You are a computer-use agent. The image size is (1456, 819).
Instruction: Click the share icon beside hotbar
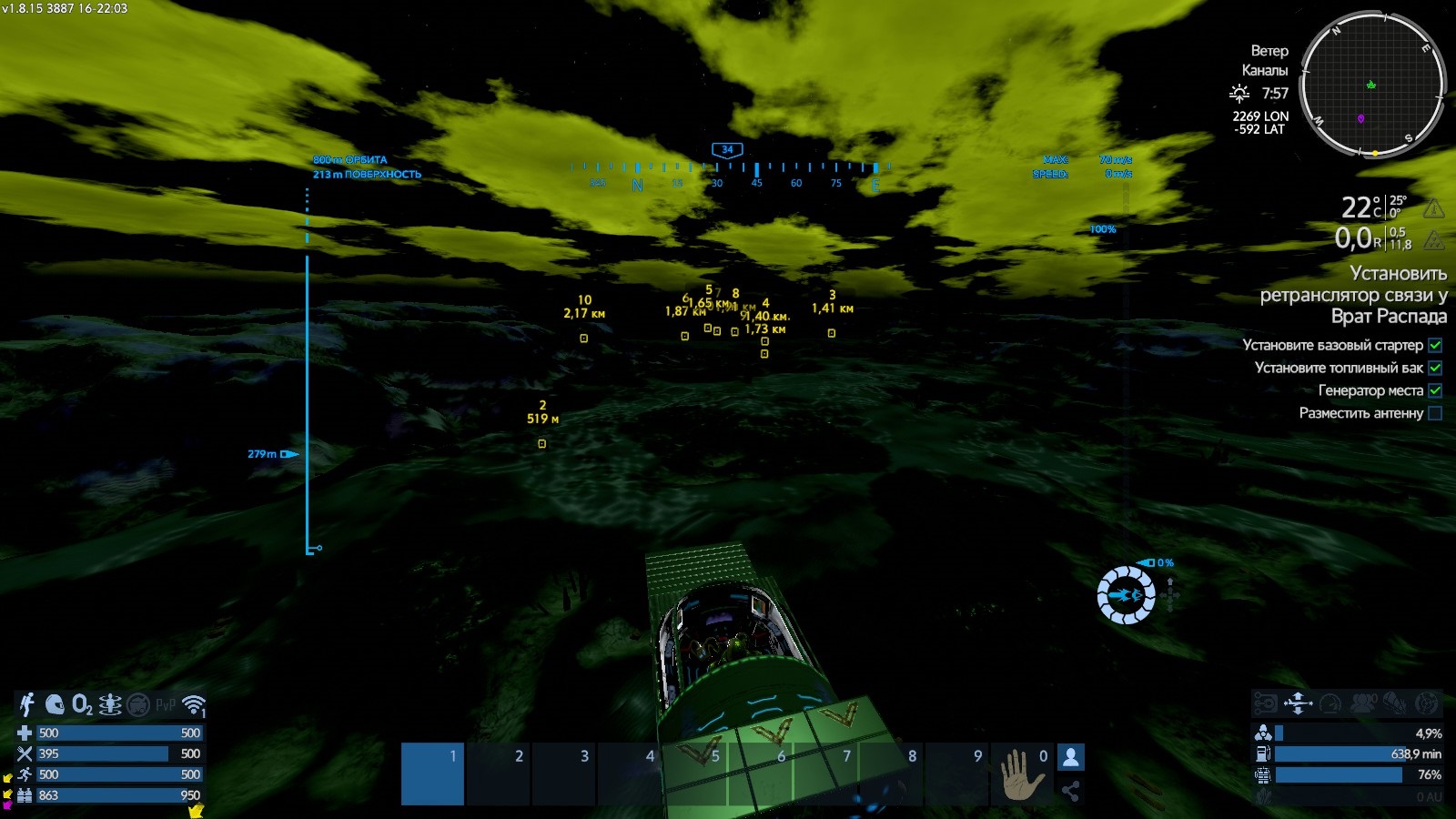[1071, 791]
